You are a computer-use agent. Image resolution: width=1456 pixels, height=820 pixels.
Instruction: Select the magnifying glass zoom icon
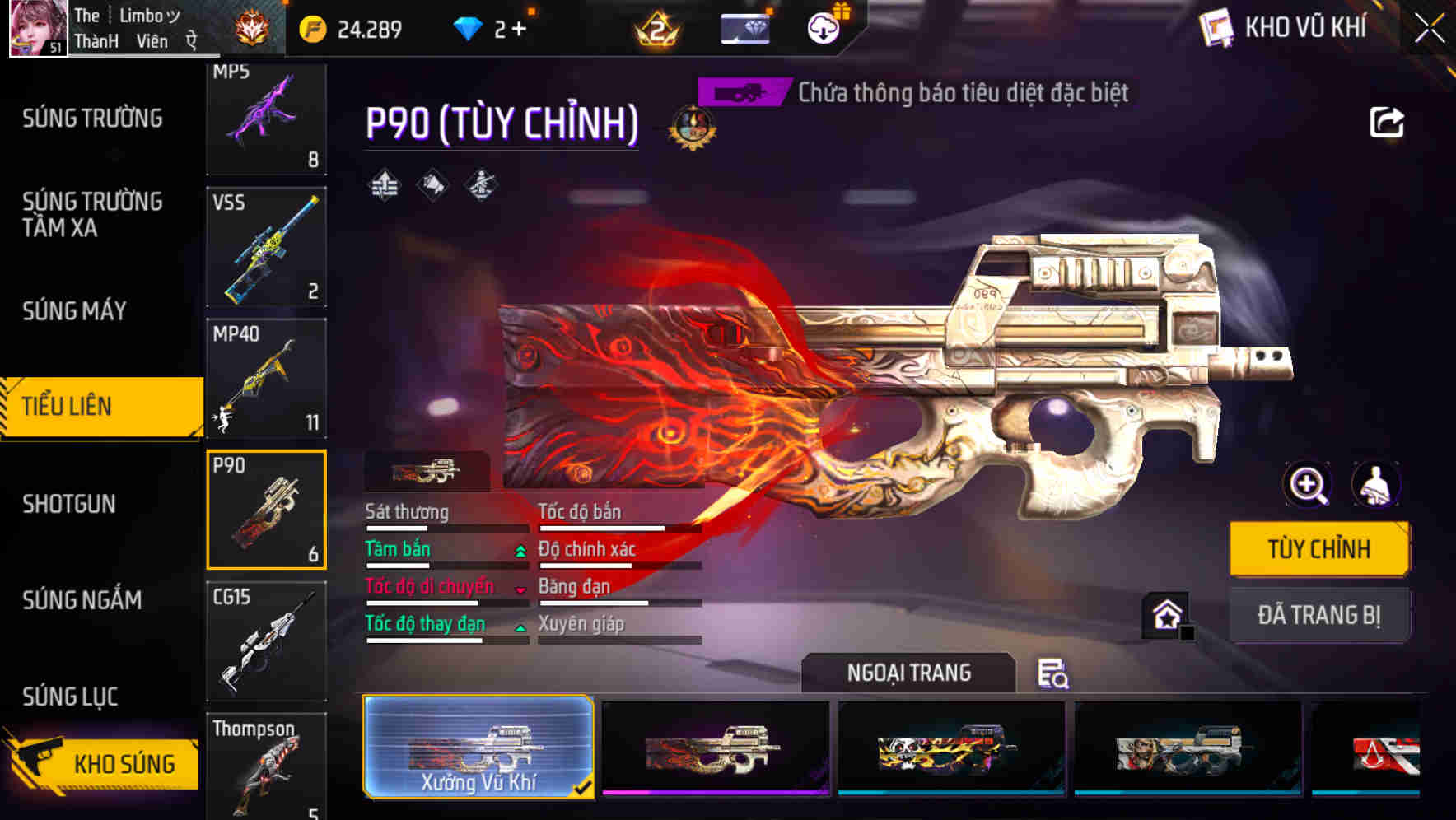coord(1305,485)
